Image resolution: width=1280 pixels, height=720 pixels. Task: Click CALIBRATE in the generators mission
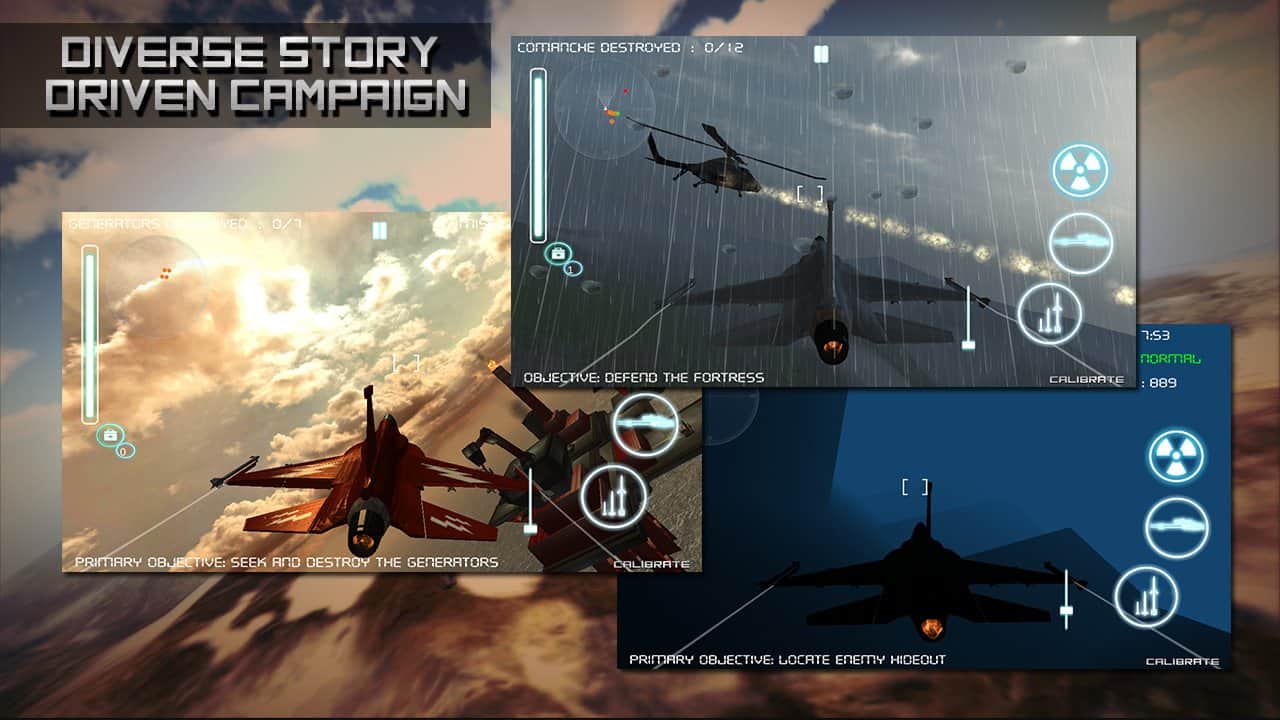point(652,564)
